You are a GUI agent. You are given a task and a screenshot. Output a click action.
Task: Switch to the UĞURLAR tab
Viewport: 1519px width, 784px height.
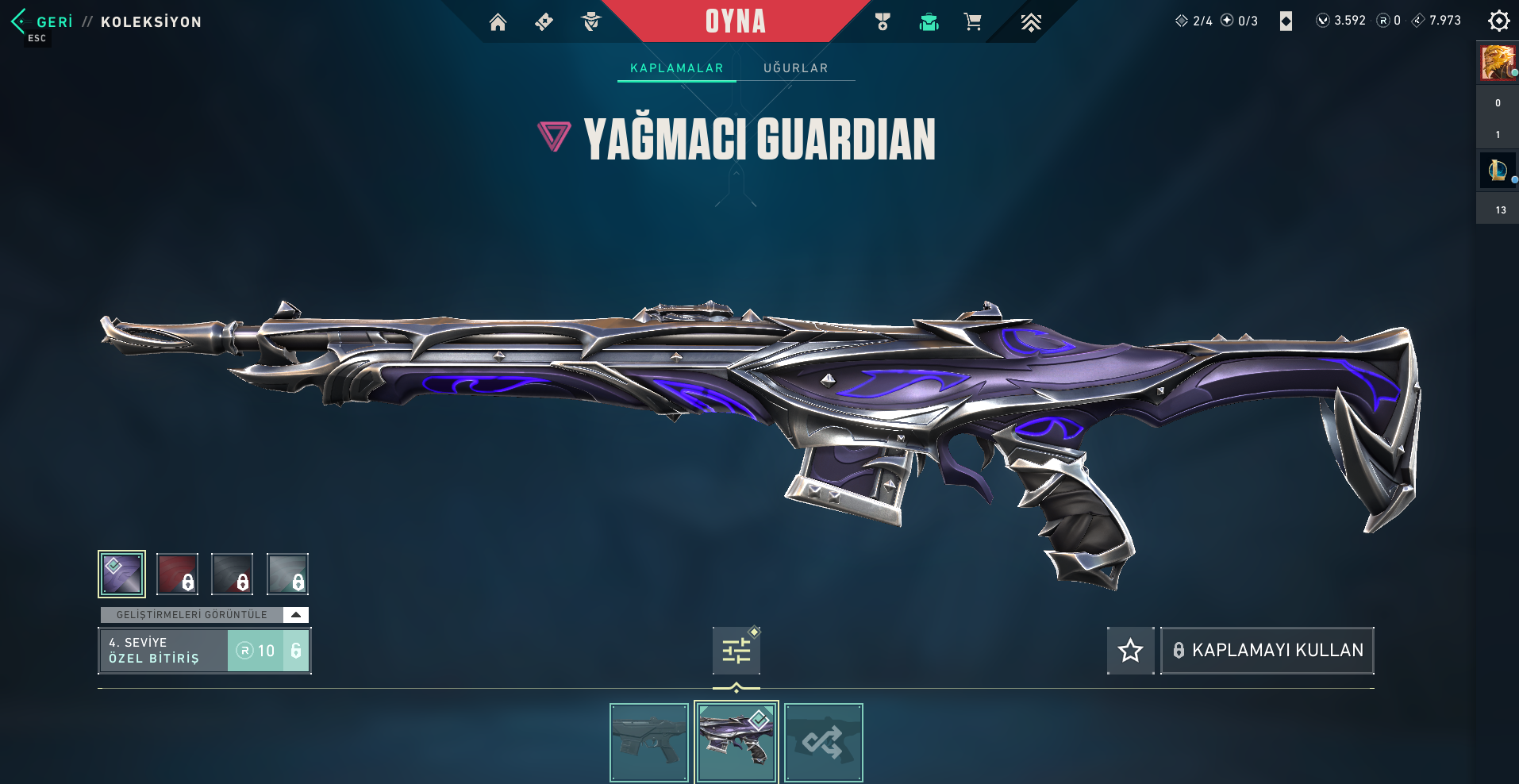point(795,68)
